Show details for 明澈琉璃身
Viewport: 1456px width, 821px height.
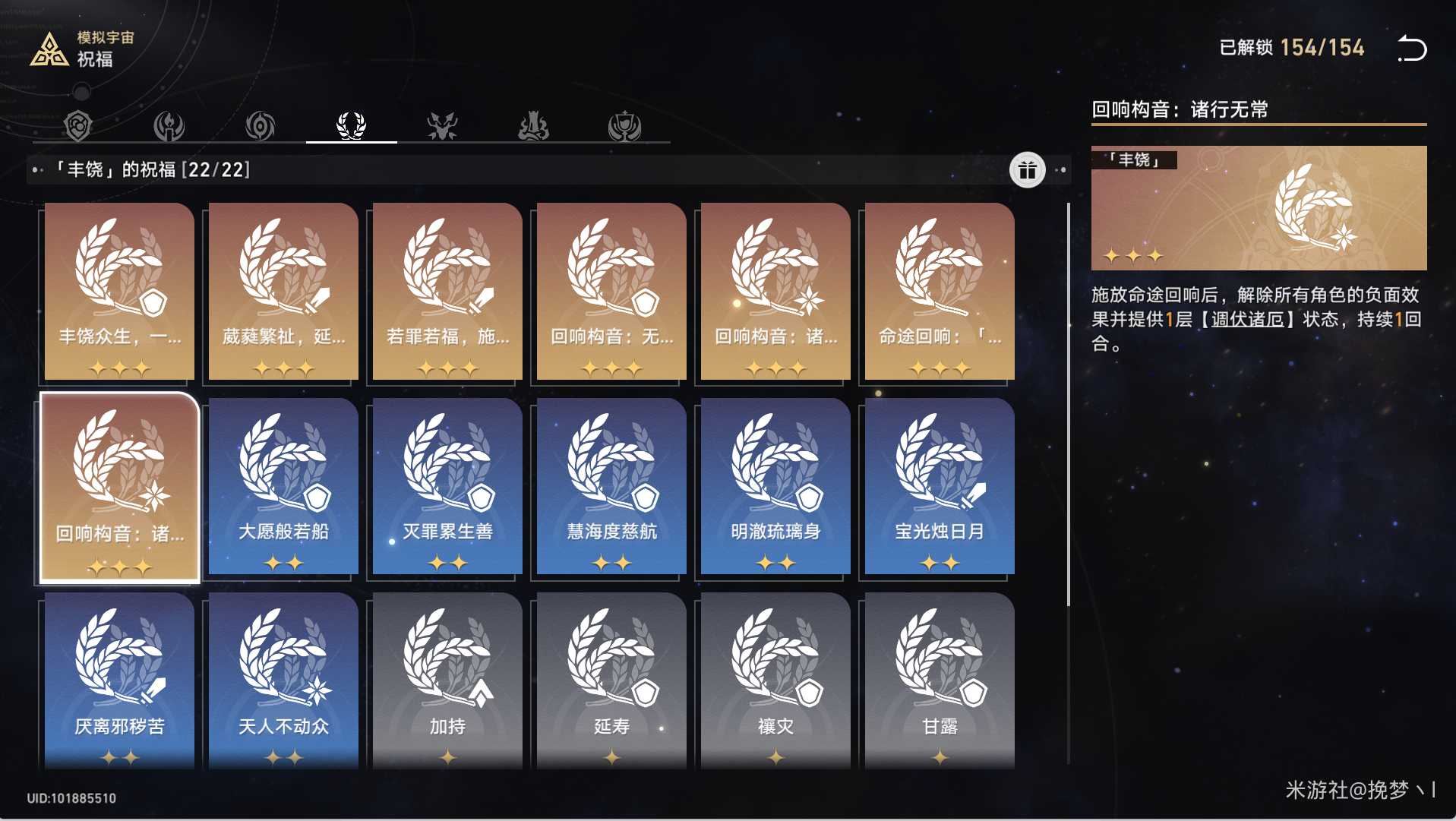tap(775, 486)
